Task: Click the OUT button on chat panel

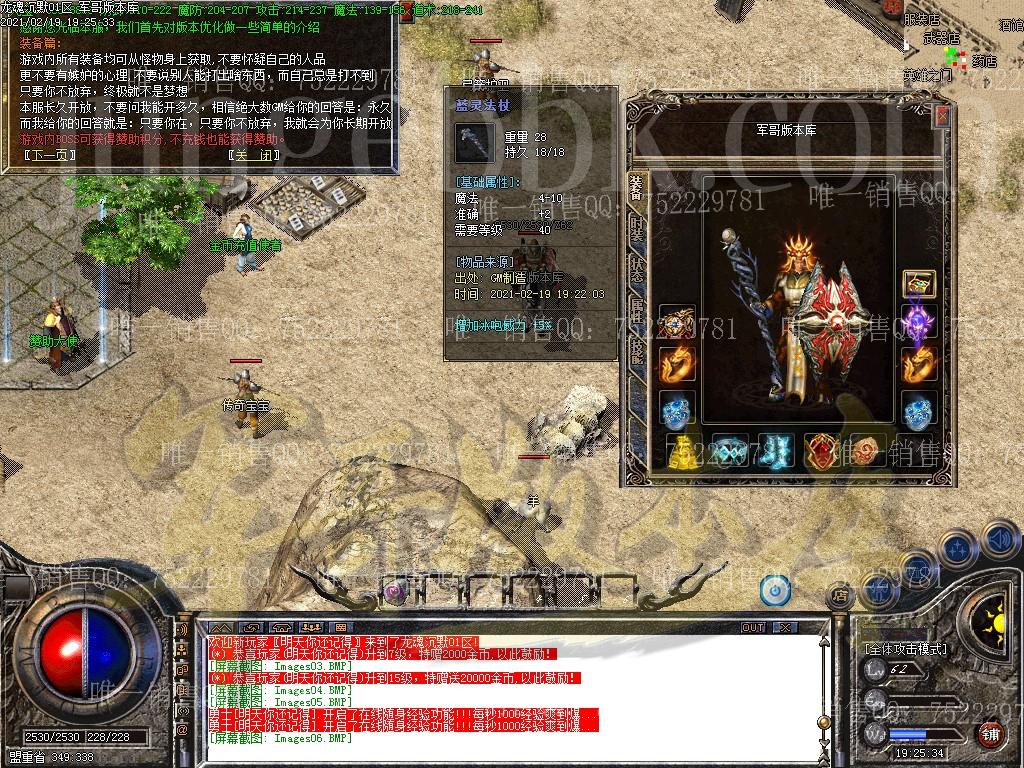Action: coord(753,627)
